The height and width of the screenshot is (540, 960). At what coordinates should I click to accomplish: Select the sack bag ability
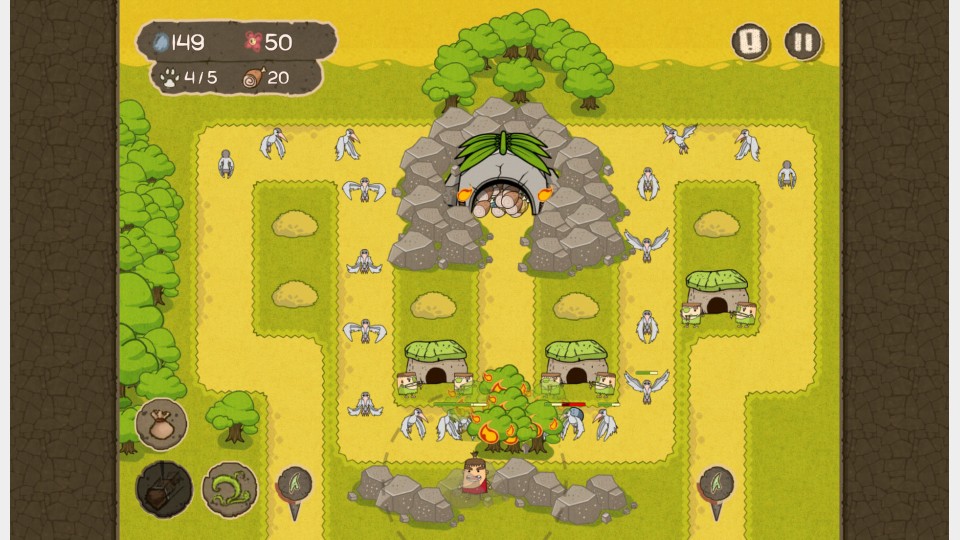tap(161, 423)
